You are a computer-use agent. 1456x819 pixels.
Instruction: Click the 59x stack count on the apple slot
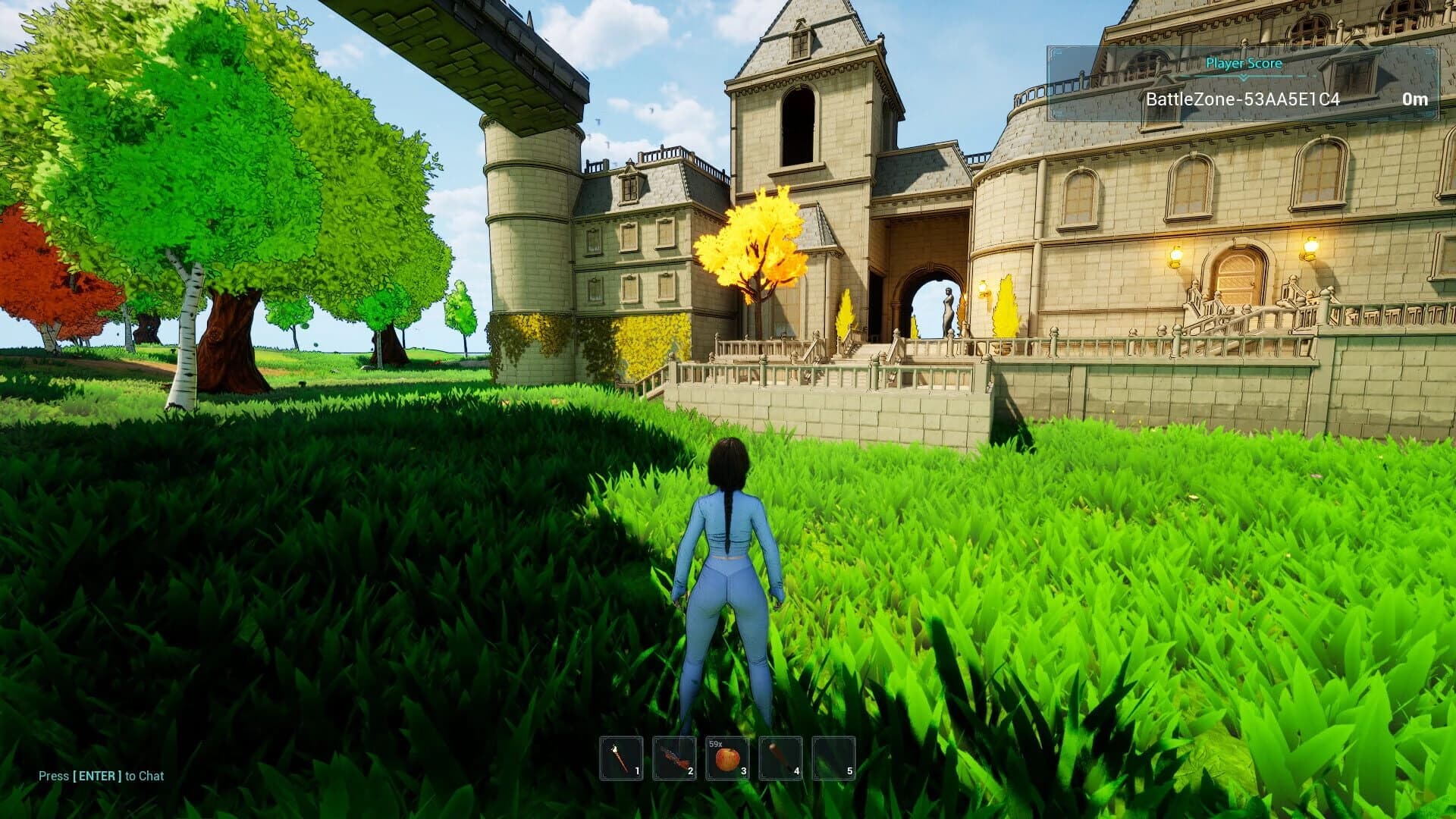click(717, 744)
